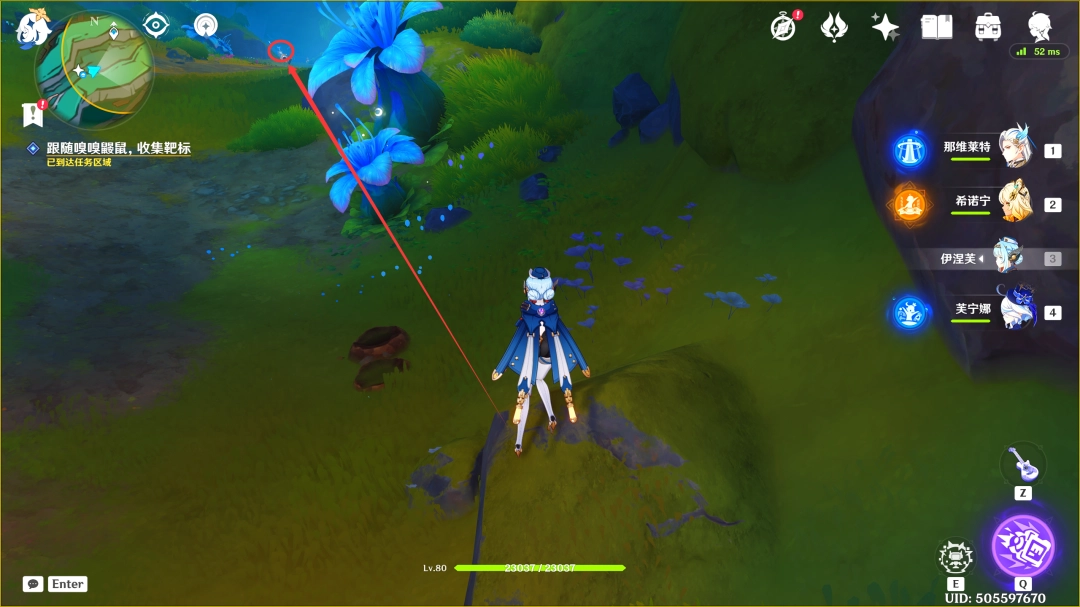Switch to party member 芙宁娜
This screenshot has height=607, width=1080.
tap(1015, 311)
